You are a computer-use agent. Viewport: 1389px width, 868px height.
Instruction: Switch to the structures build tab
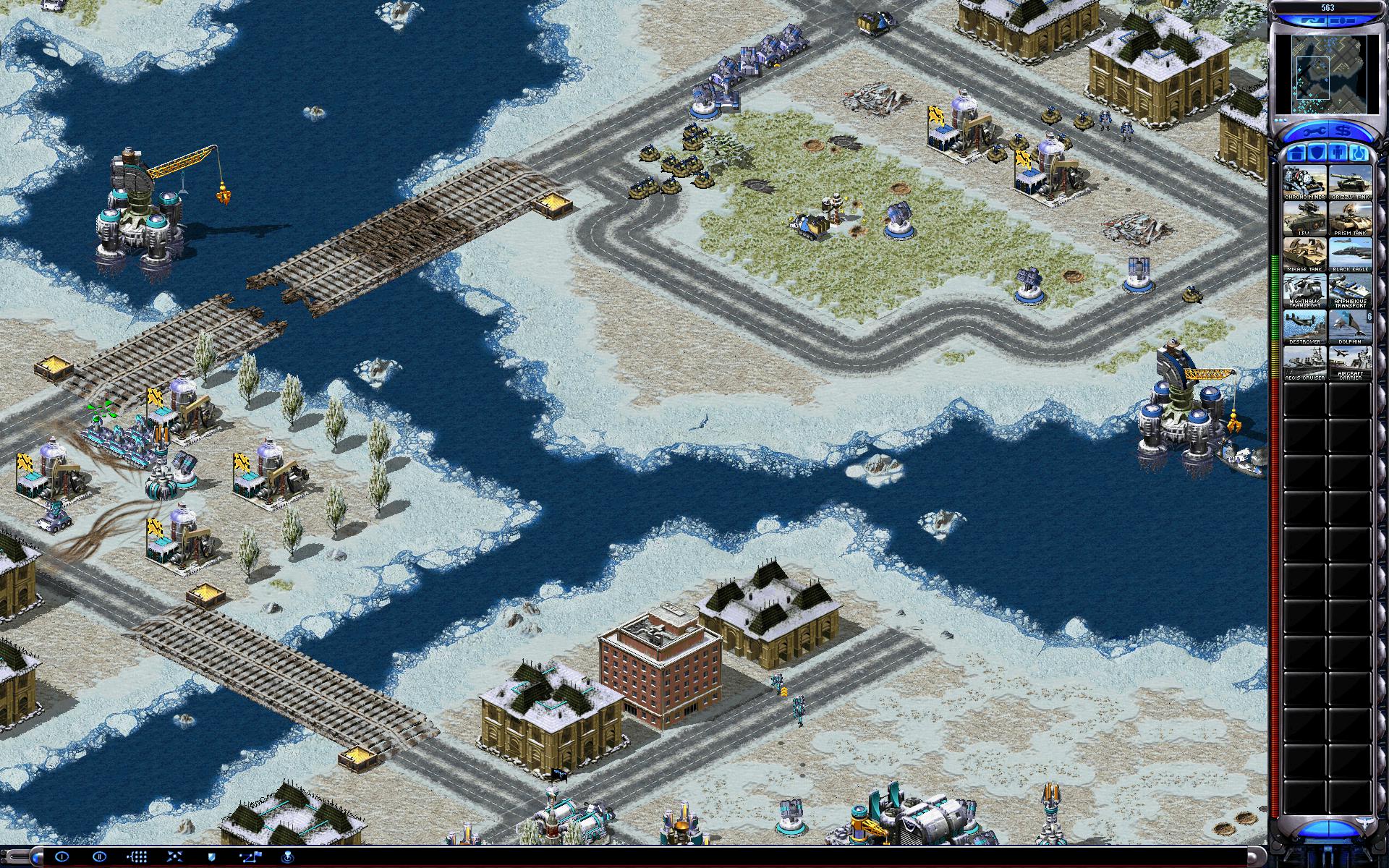pos(1295,153)
